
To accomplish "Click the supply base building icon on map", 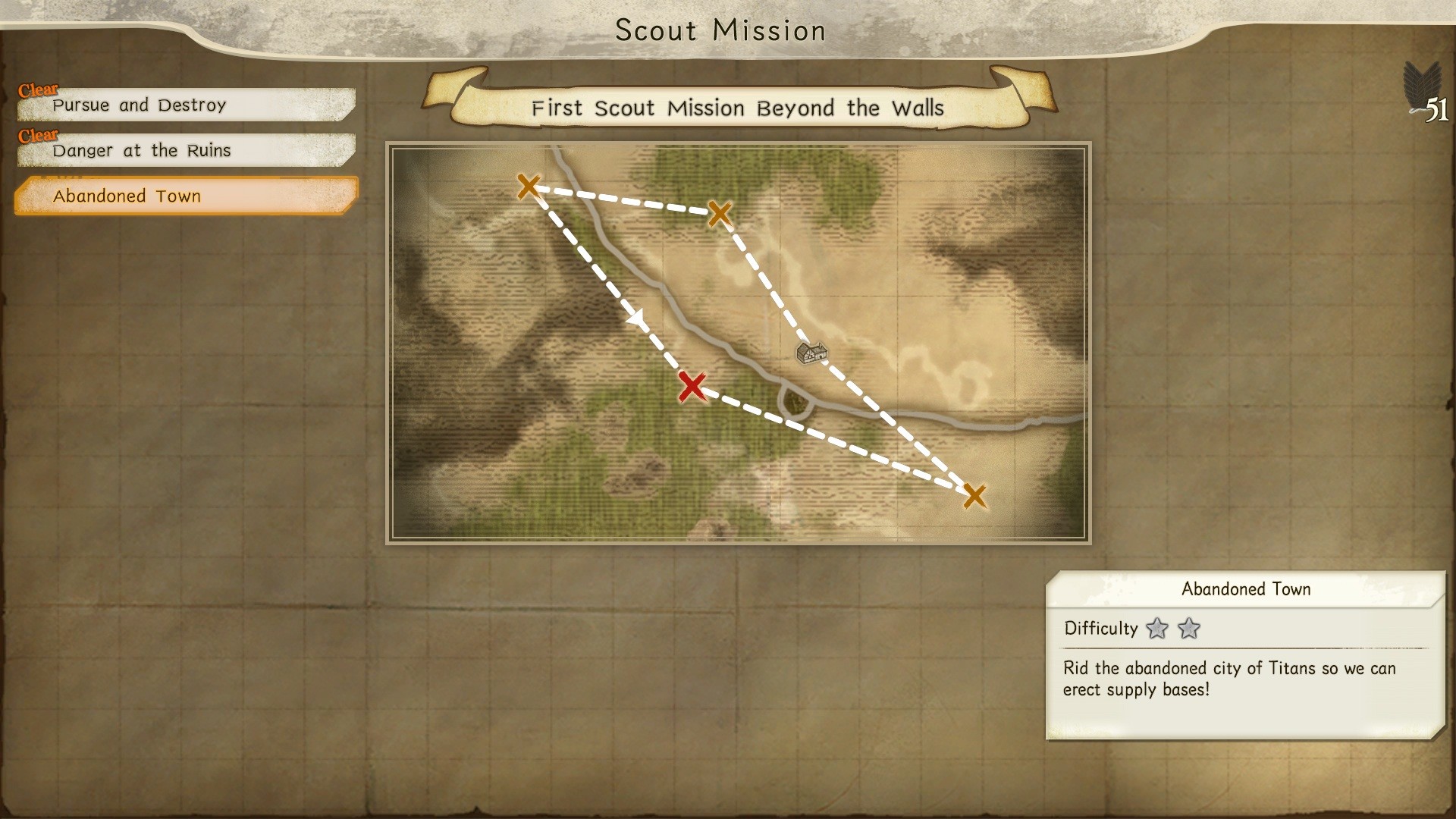I will (x=811, y=353).
